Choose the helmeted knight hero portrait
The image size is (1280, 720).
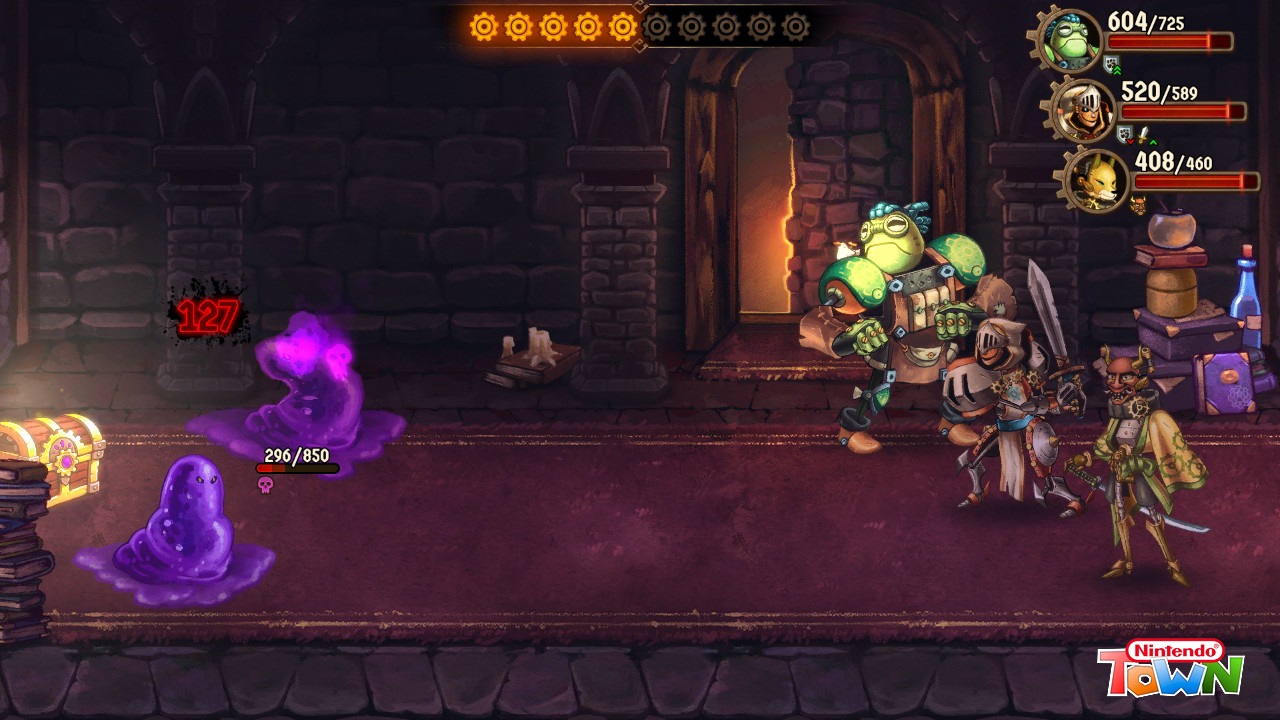[x=1084, y=111]
